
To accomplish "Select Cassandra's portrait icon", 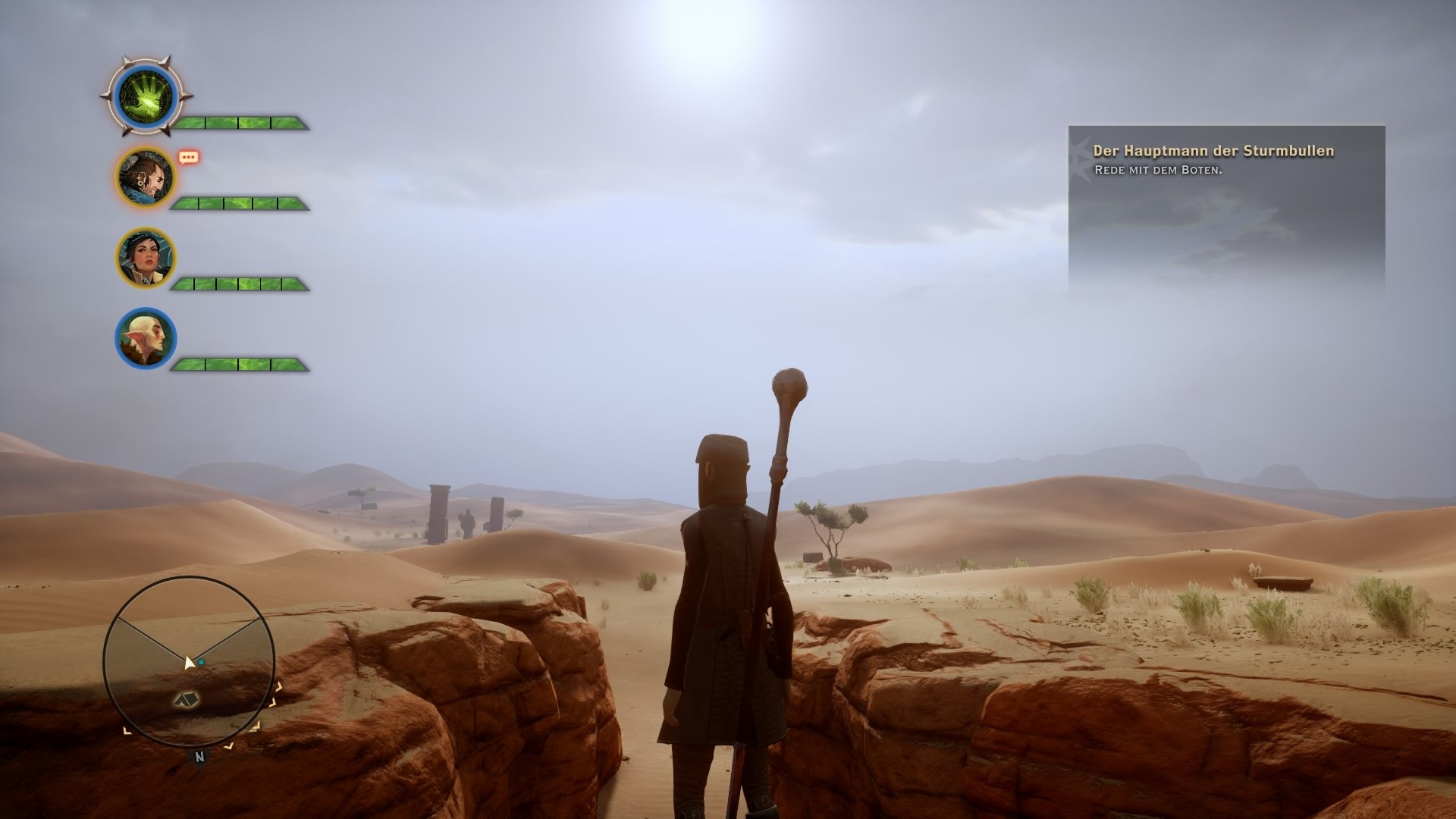I will (148, 258).
